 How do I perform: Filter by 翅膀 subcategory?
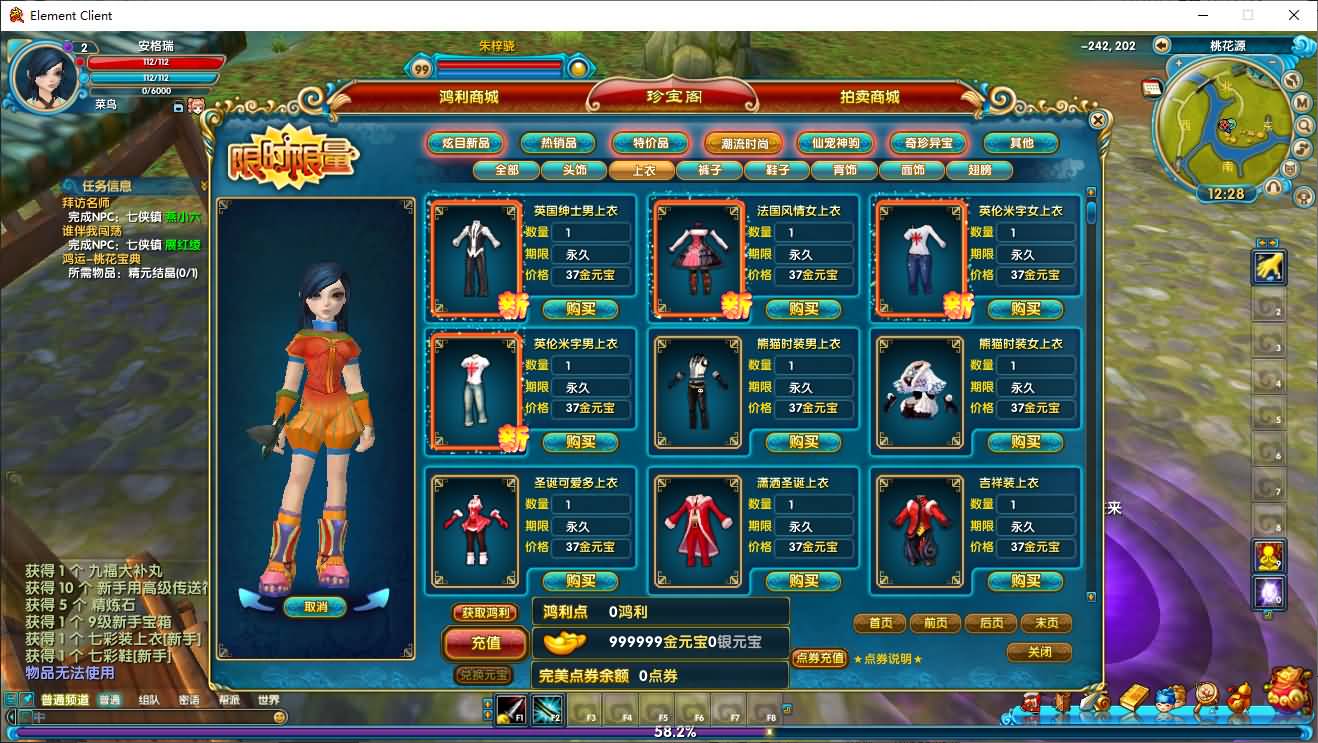click(980, 170)
